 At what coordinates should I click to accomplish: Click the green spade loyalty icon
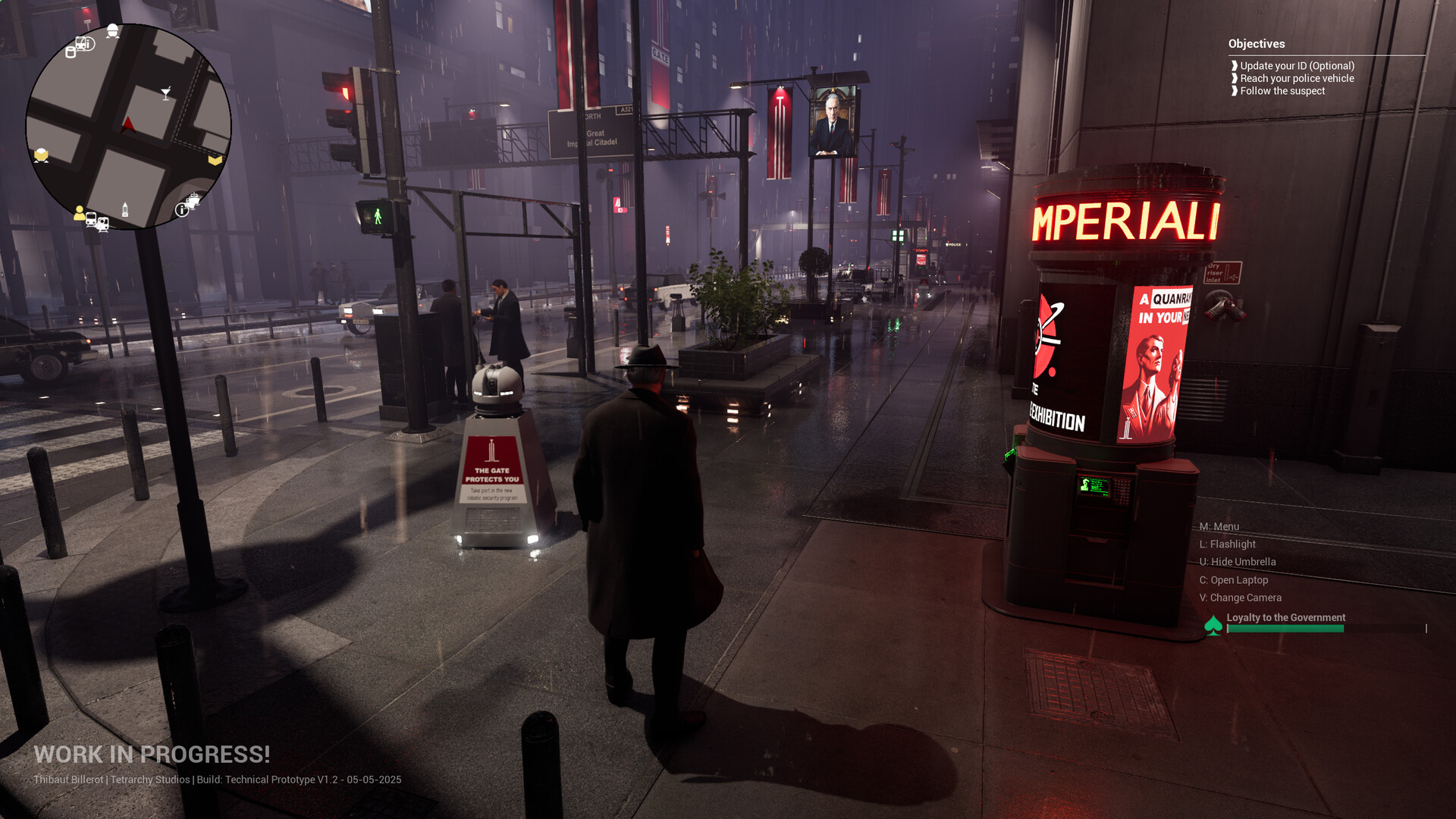click(x=1213, y=626)
